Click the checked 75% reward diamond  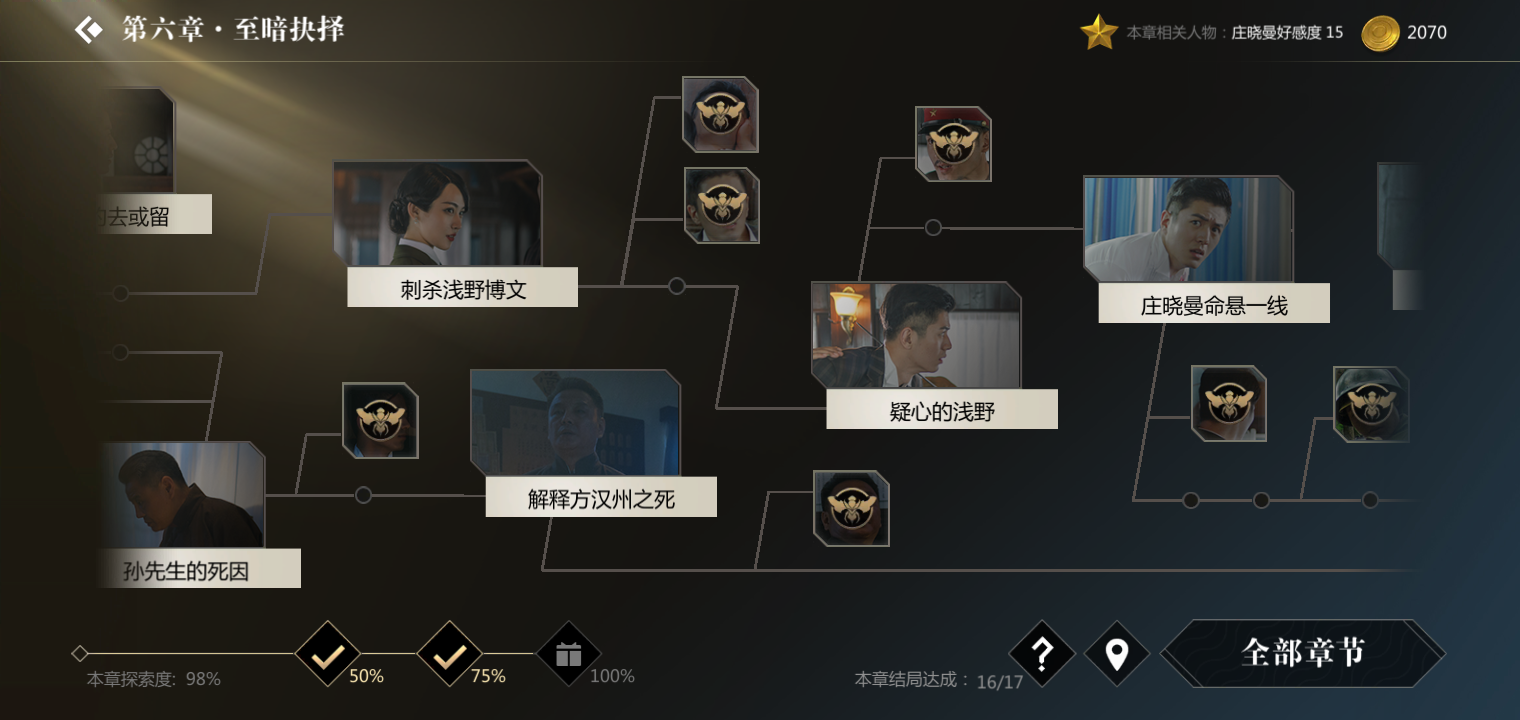pos(450,655)
